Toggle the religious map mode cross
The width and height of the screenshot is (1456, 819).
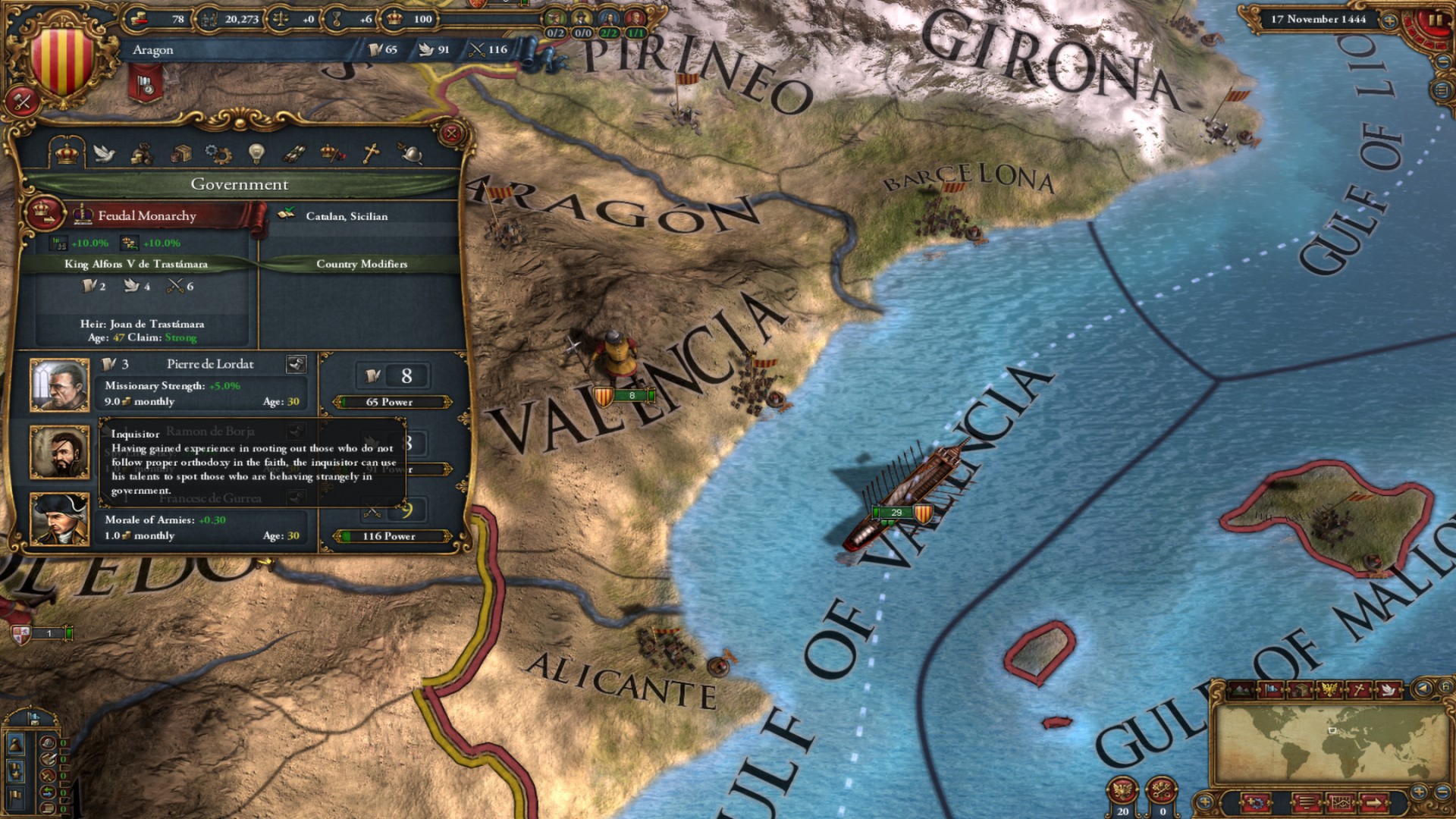1357,691
